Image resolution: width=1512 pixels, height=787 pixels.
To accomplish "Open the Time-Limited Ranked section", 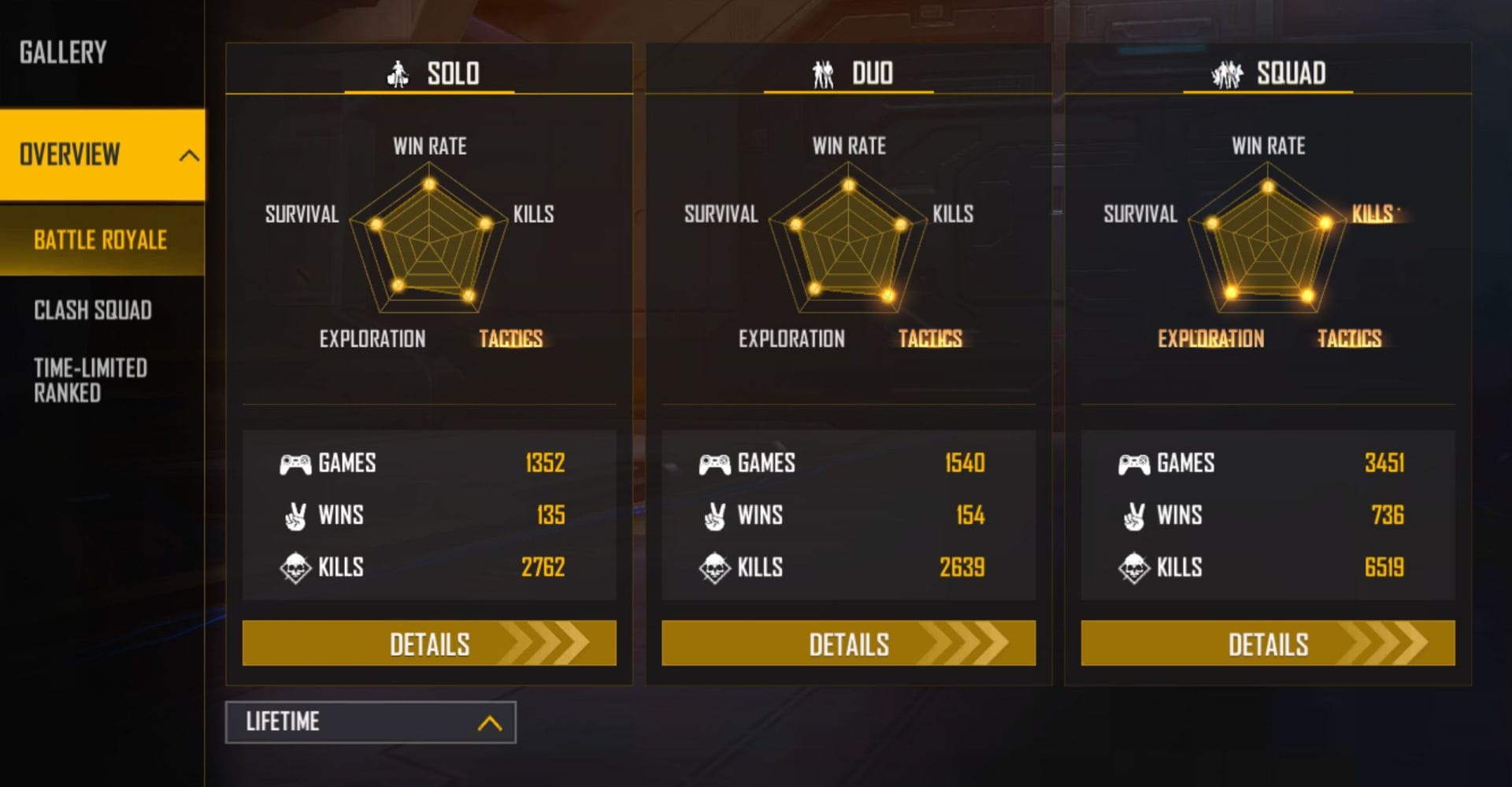I will coord(90,381).
